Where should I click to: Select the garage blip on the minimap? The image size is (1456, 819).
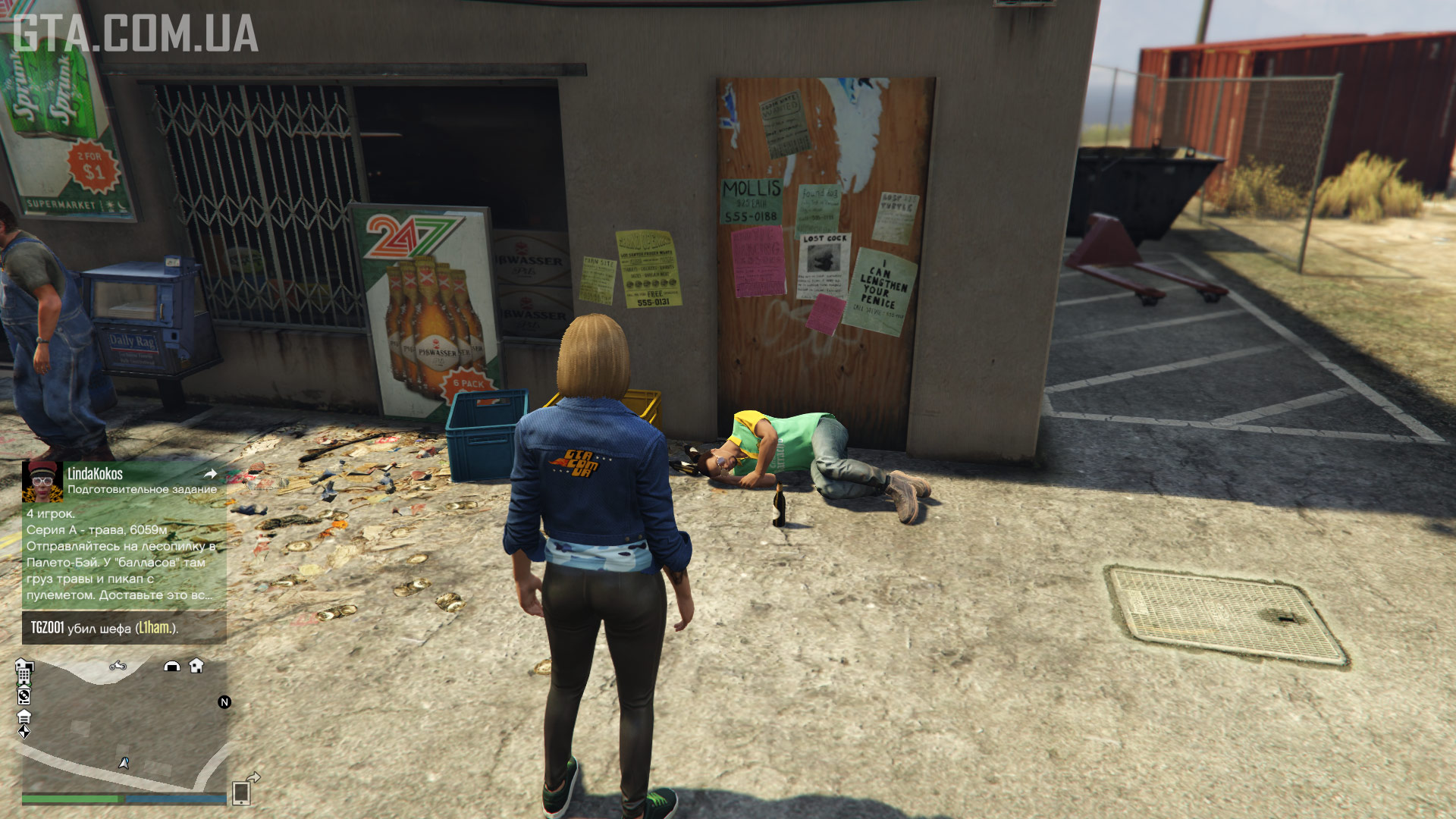point(24,716)
